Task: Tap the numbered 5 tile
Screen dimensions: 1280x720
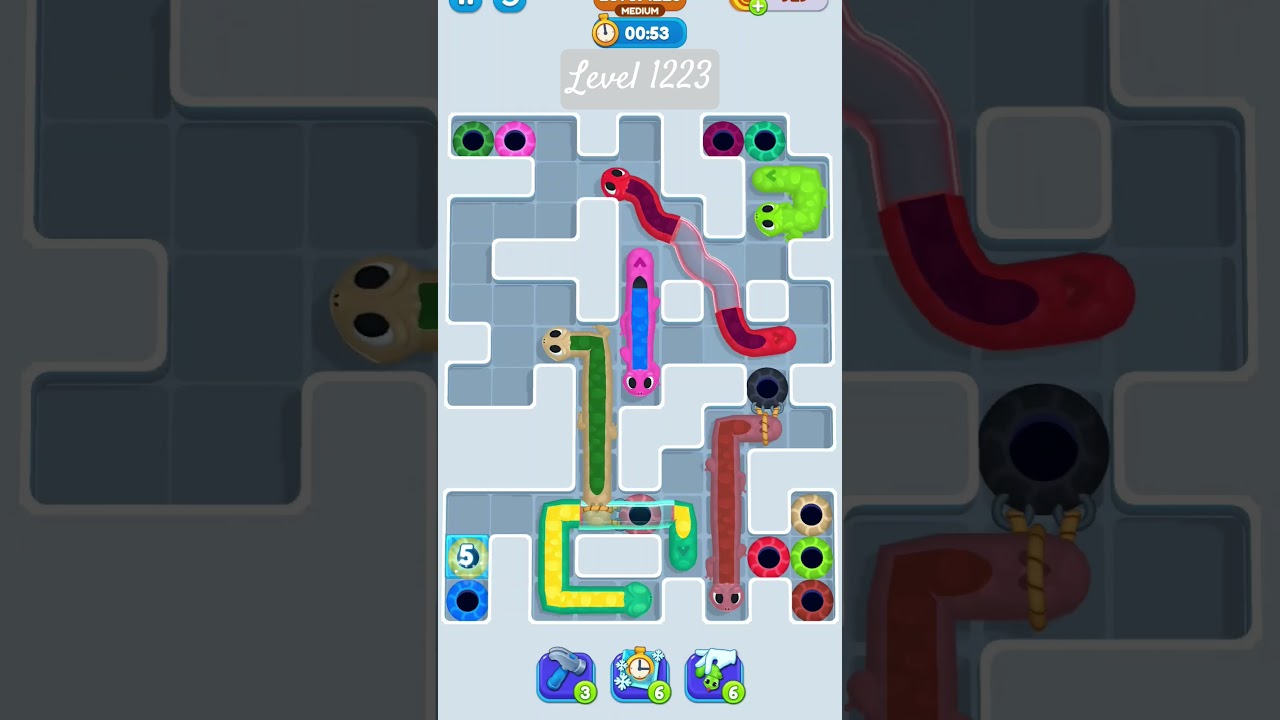Action: click(x=466, y=556)
